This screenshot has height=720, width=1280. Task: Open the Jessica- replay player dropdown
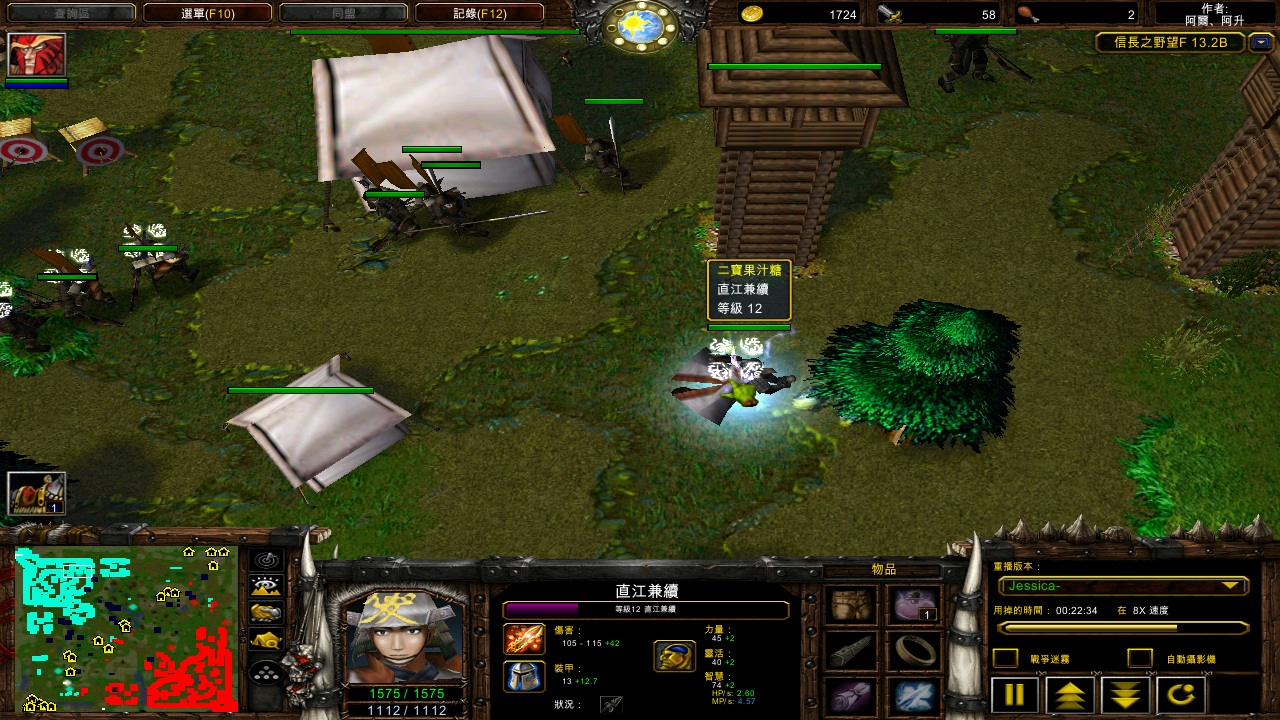[1122, 586]
